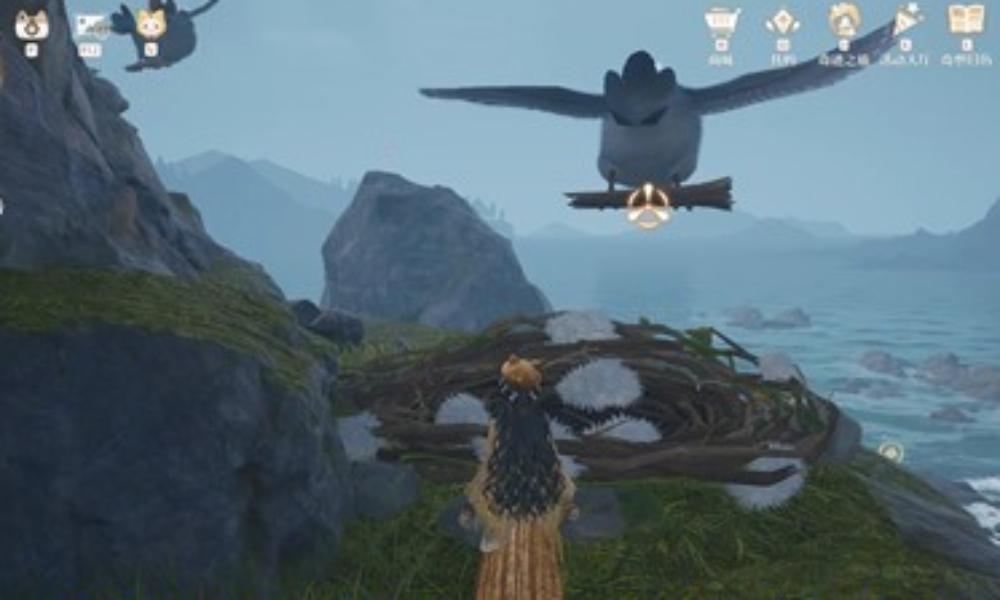Open the photo picture icon

91,25
